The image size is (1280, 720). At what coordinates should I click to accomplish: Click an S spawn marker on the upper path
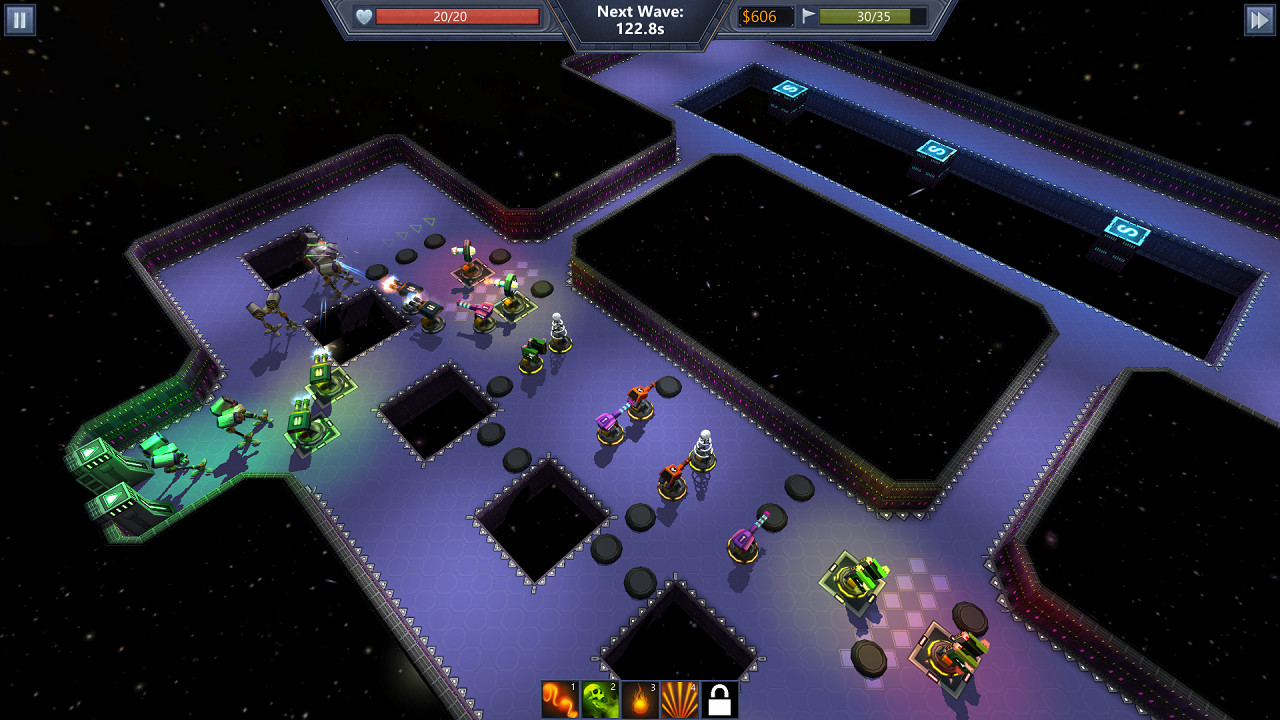tap(789, 91)
